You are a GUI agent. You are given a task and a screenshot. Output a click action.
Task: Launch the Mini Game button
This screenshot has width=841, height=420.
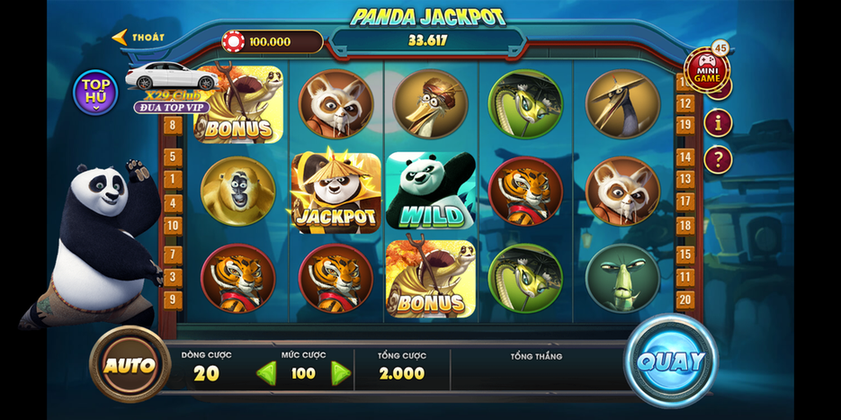(x=706, y=70)
